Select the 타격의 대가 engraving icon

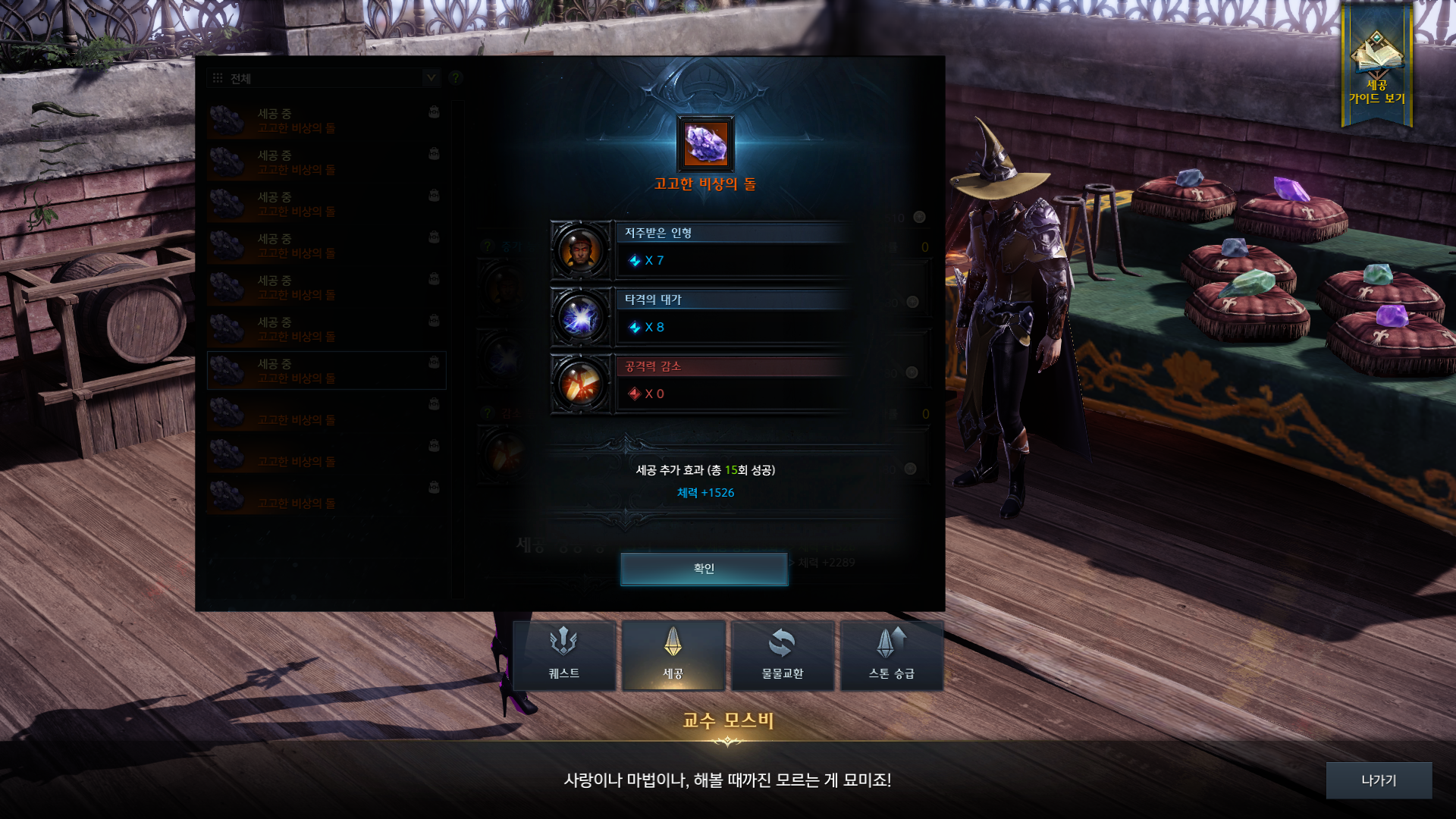coord(581,317)
